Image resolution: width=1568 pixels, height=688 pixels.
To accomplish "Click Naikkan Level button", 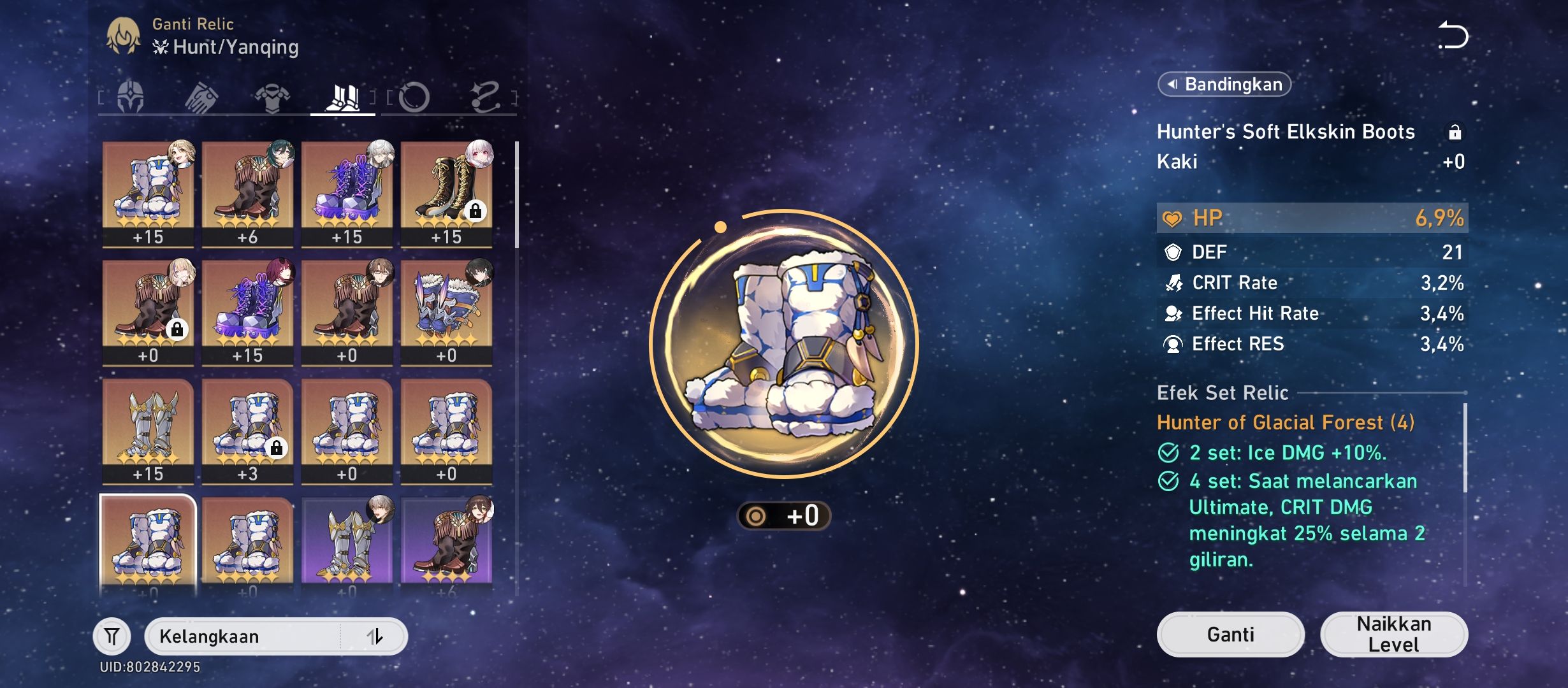I will [1393, 634].
